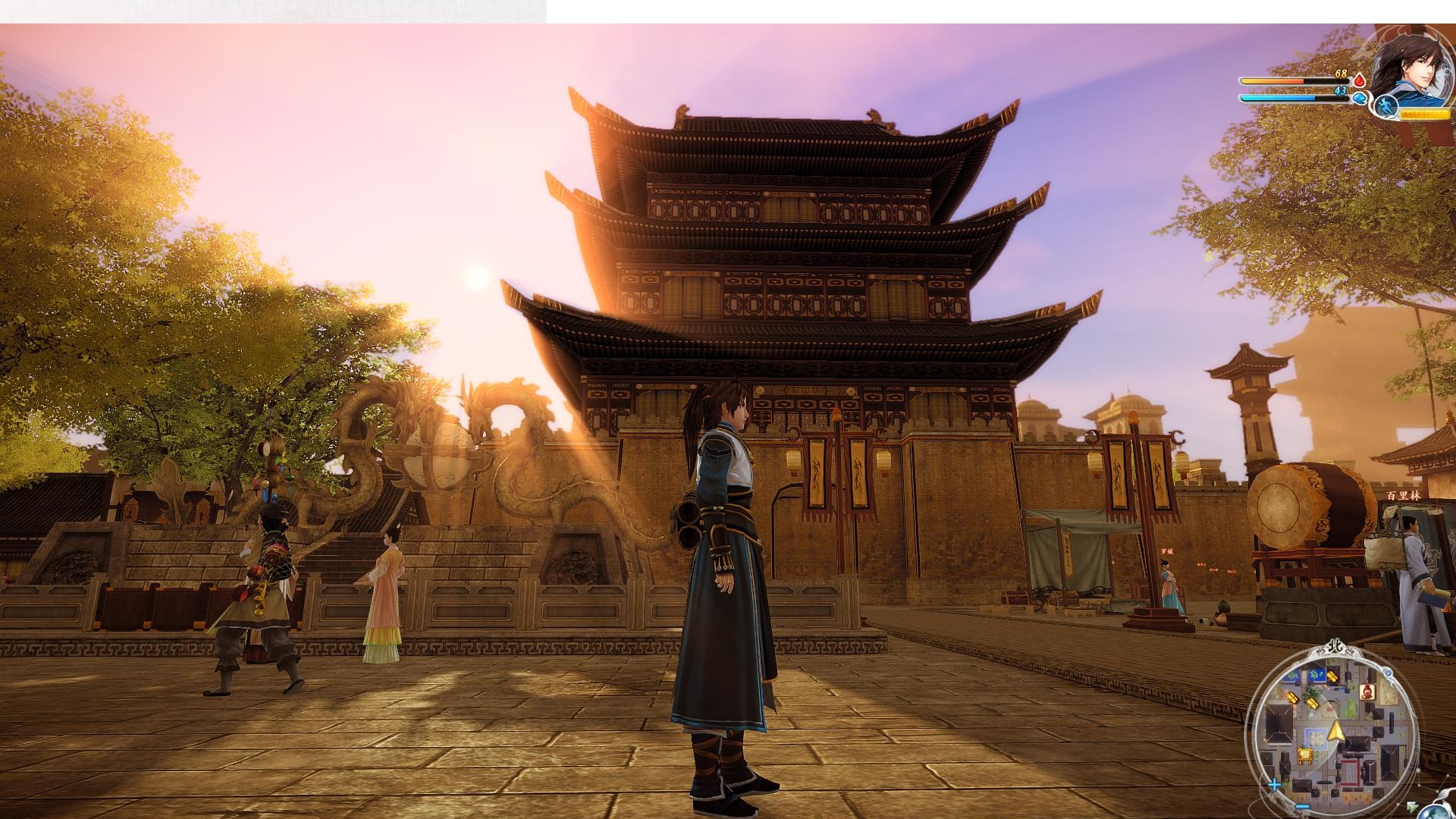The image size is (1456, 819).
Task: Select the running-figure stamina status icon
Action: click(x=1386, y=106)
